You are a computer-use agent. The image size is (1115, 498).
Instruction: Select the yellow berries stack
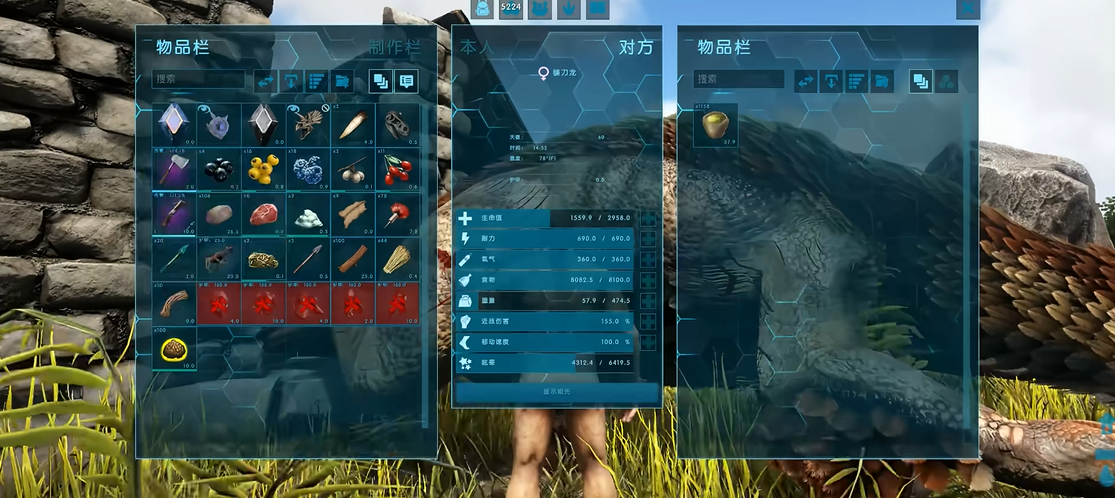263,169
